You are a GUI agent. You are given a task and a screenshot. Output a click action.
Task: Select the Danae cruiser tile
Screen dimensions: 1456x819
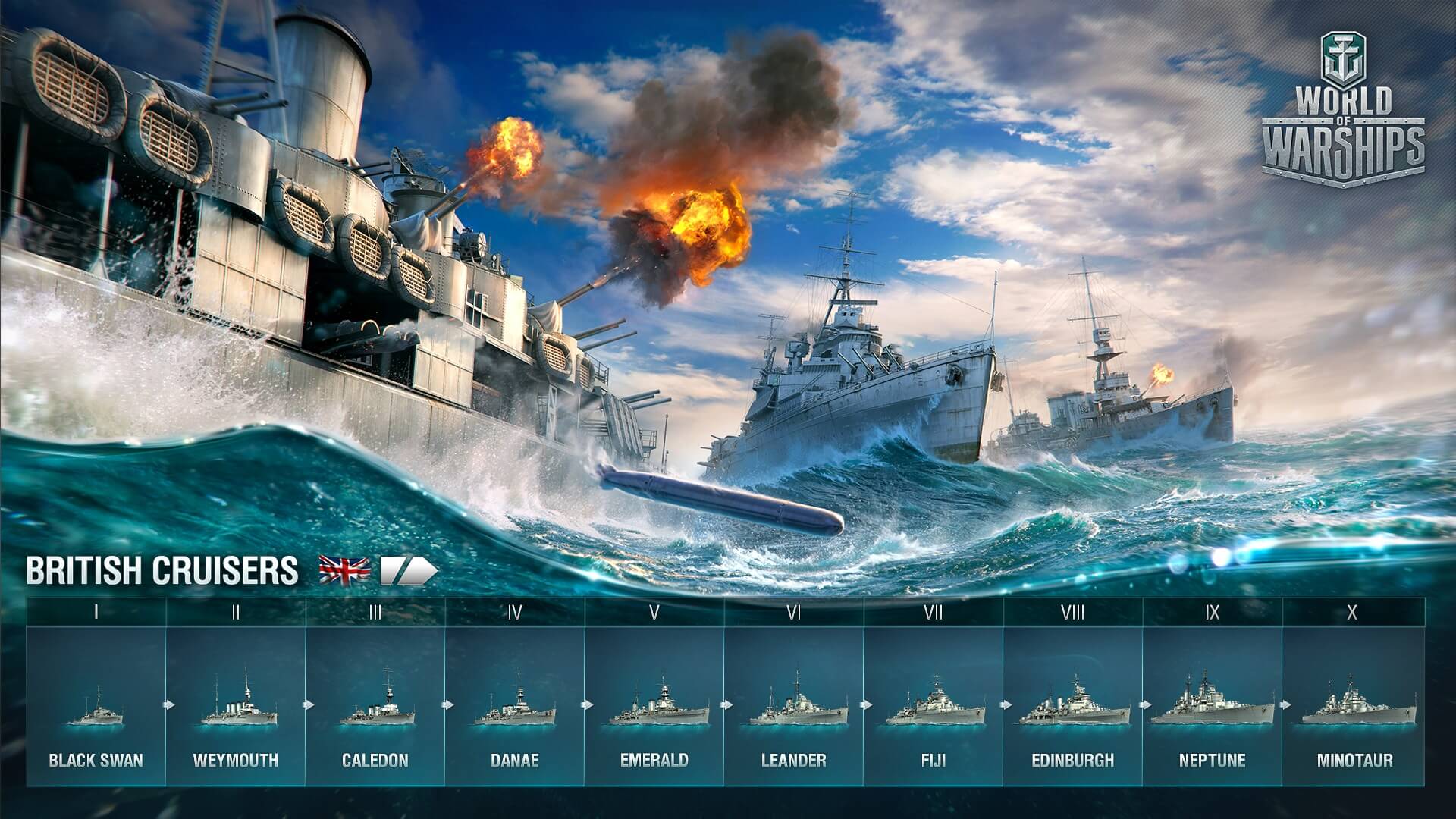[515, 706]
